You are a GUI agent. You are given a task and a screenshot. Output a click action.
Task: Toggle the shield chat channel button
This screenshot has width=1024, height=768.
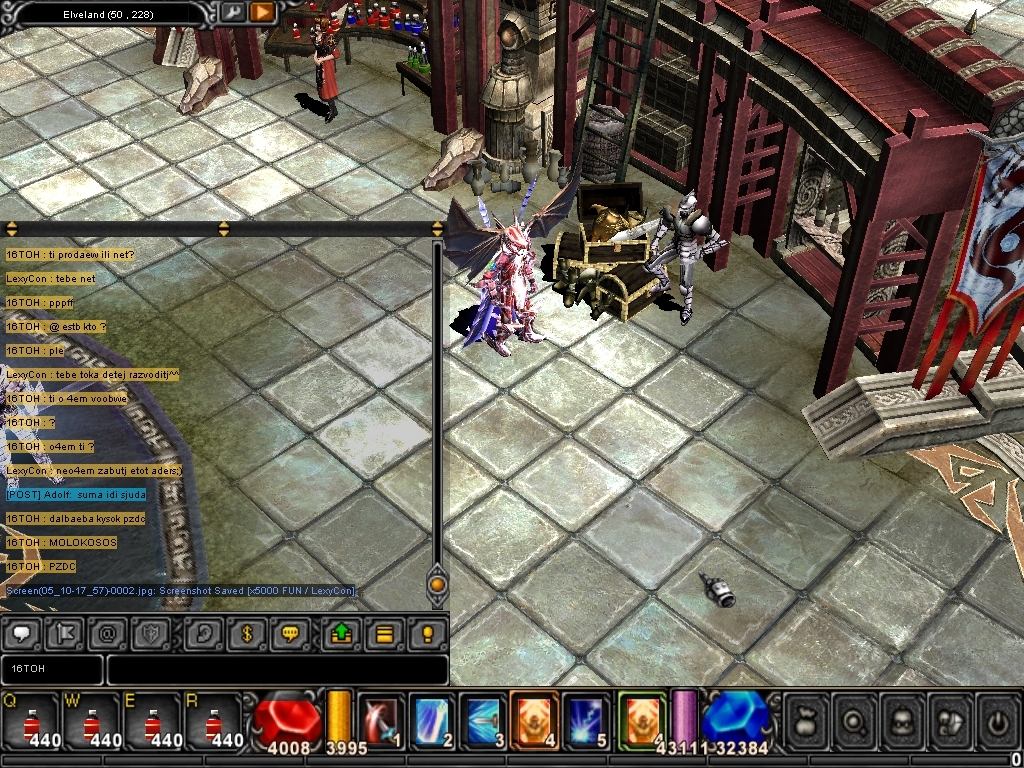coord(152,633)
